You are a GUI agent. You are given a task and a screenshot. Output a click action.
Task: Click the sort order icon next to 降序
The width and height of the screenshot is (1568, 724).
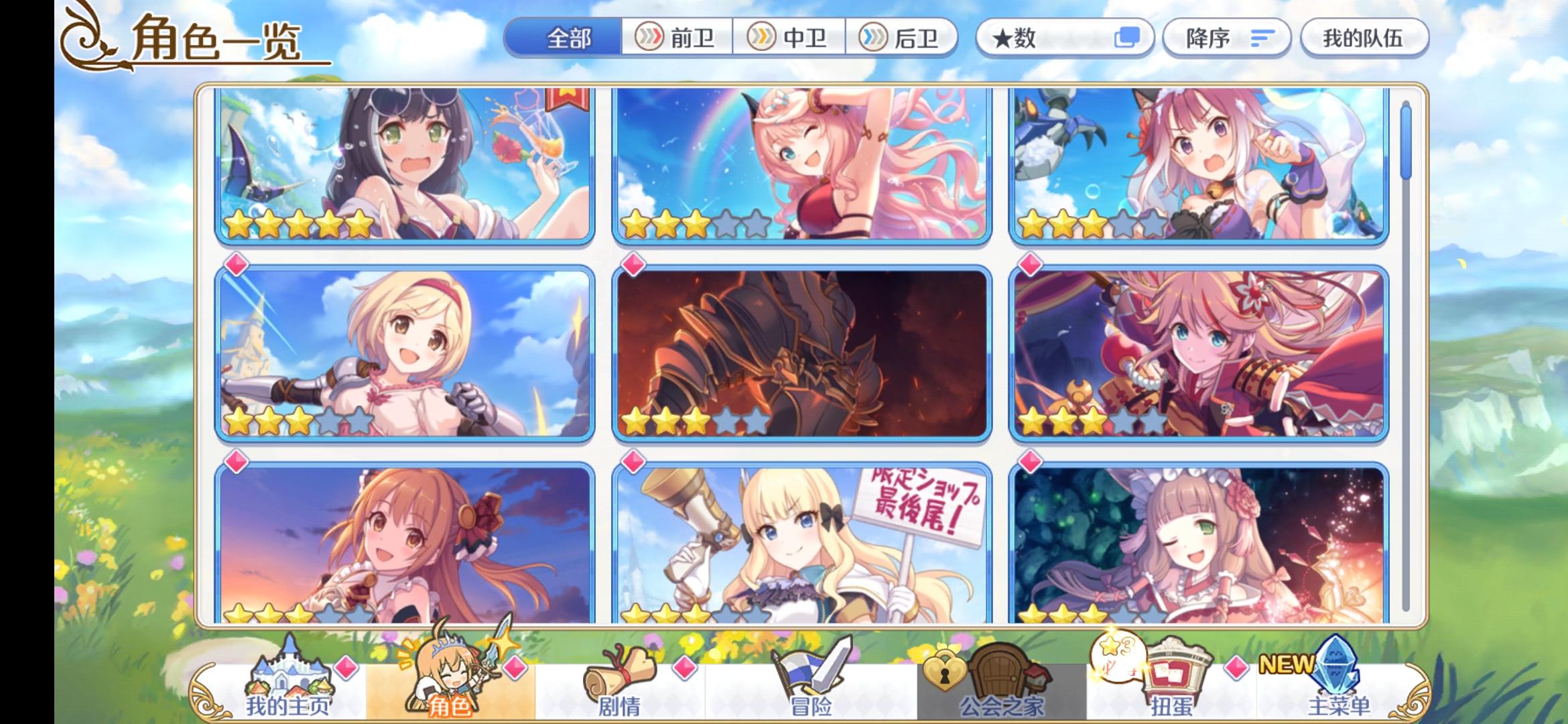coord(1264,39)
